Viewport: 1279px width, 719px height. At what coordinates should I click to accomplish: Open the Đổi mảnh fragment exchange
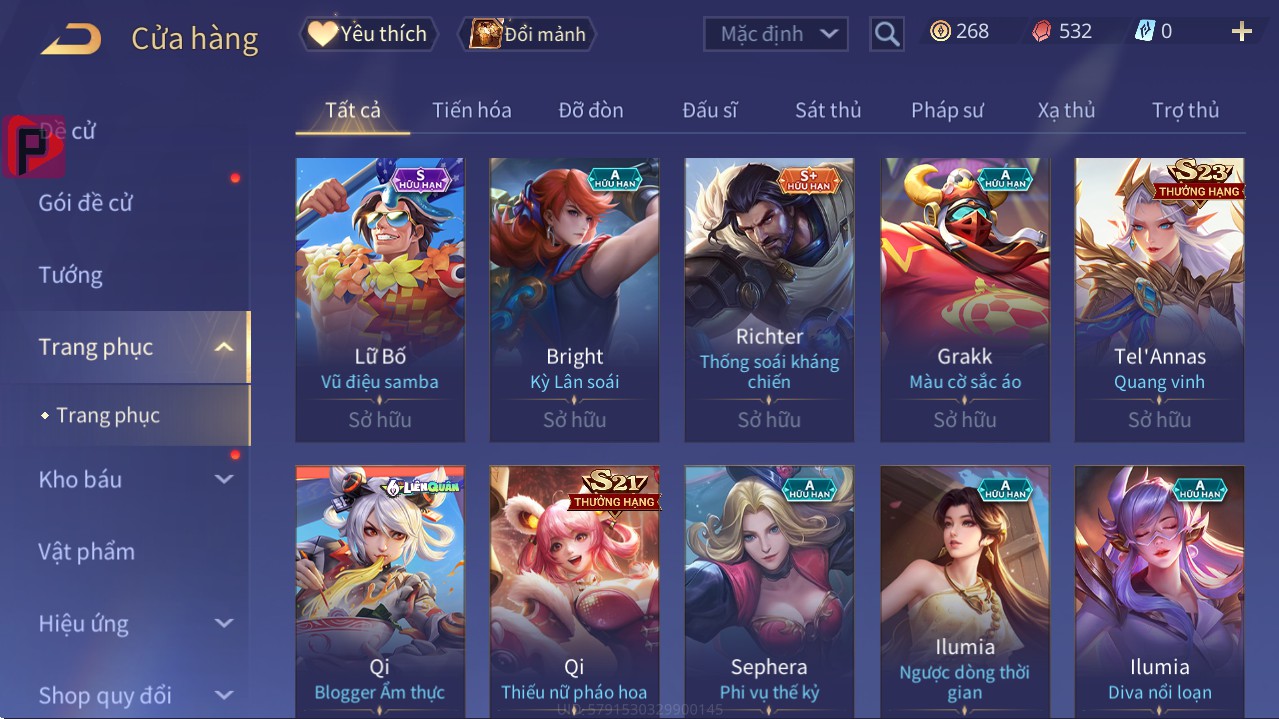pyautogui.click(x=527, y=34)
